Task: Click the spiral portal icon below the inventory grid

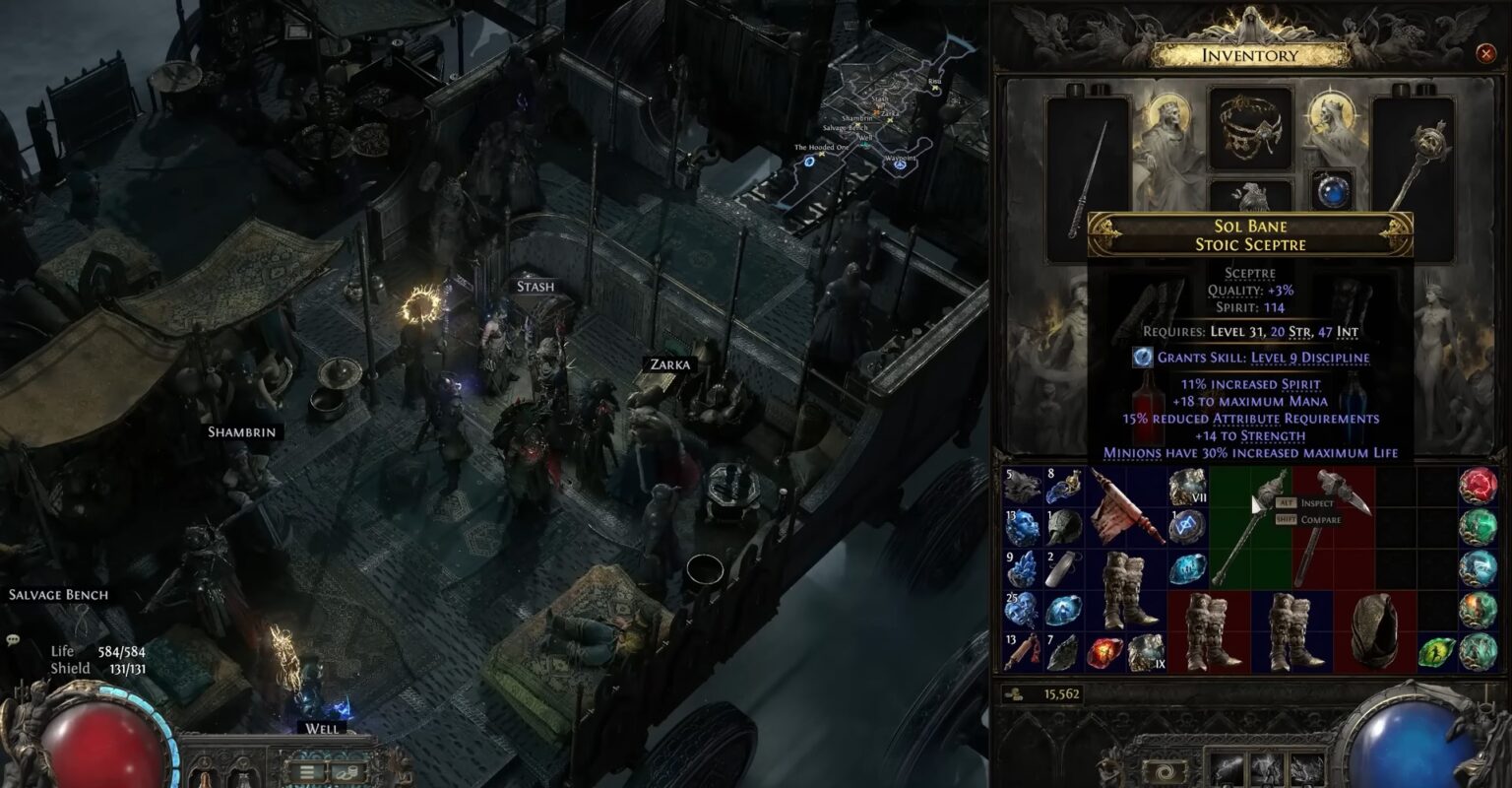Action: (1165, 770)
